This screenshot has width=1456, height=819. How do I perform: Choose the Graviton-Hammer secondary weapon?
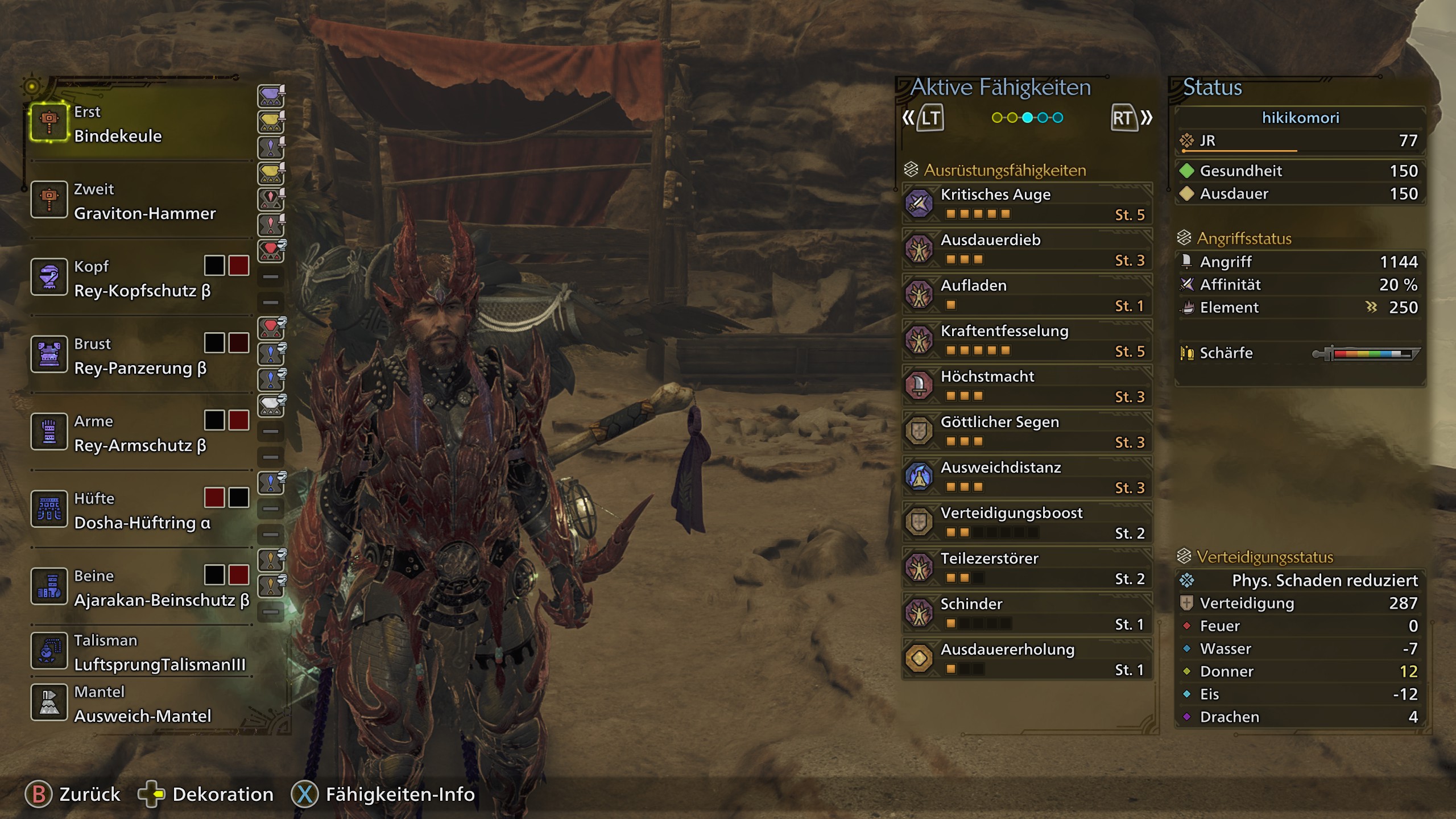(139, 201)
